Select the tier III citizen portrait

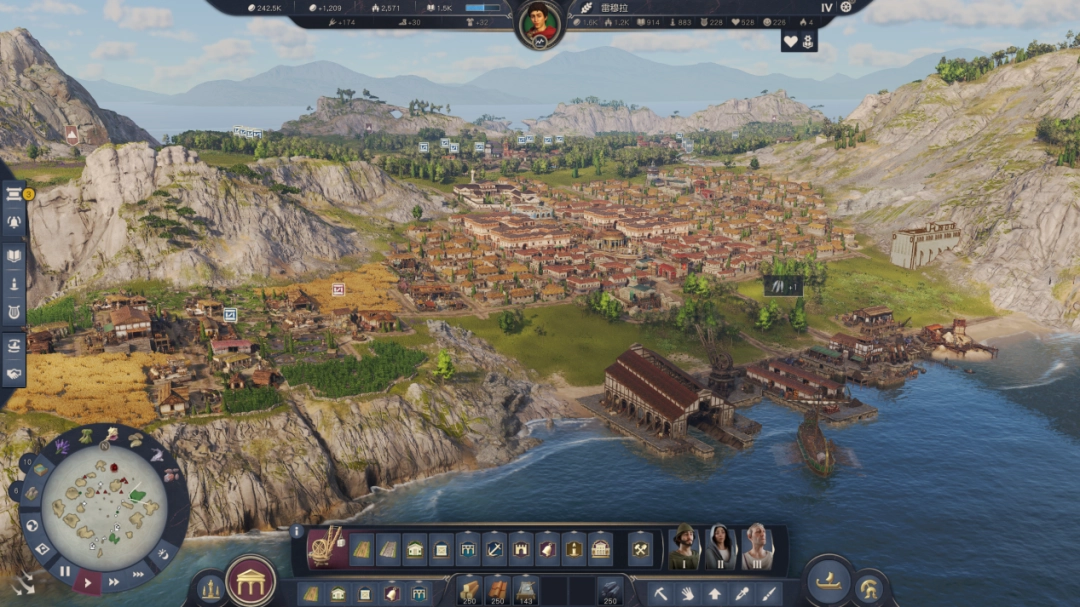[x=758, y=547]
